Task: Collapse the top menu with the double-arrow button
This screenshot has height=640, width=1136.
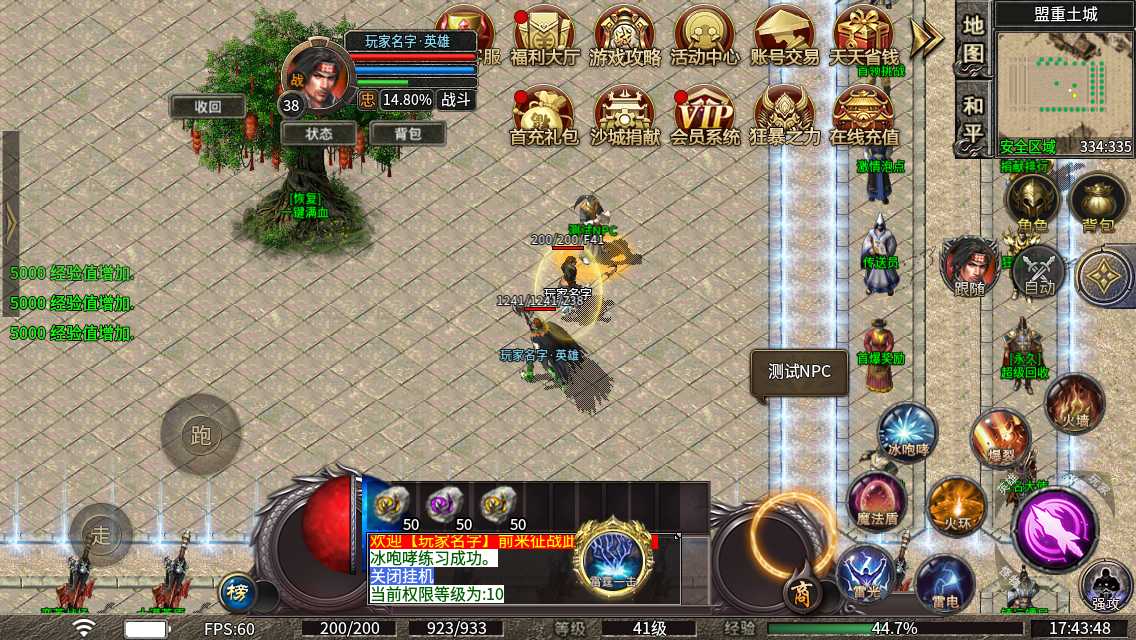Action: (927, 37)
